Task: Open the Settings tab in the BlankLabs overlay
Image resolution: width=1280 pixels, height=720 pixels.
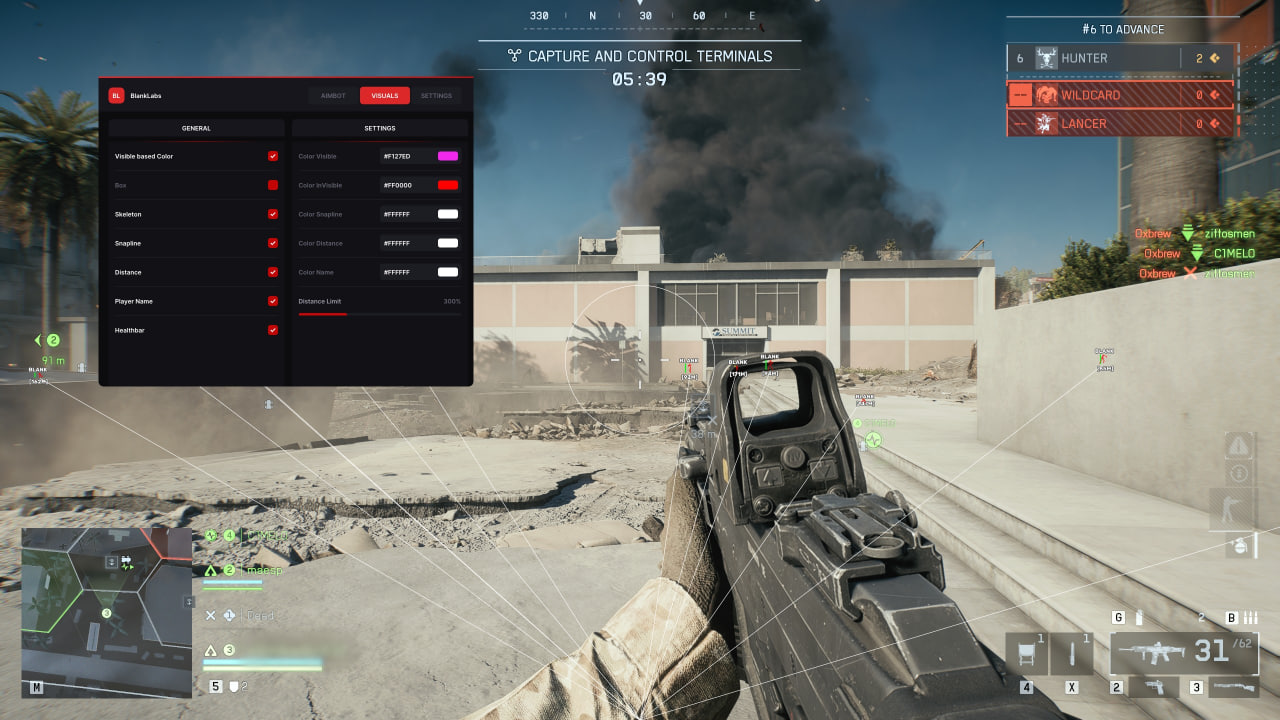Action: pos(436,96)
